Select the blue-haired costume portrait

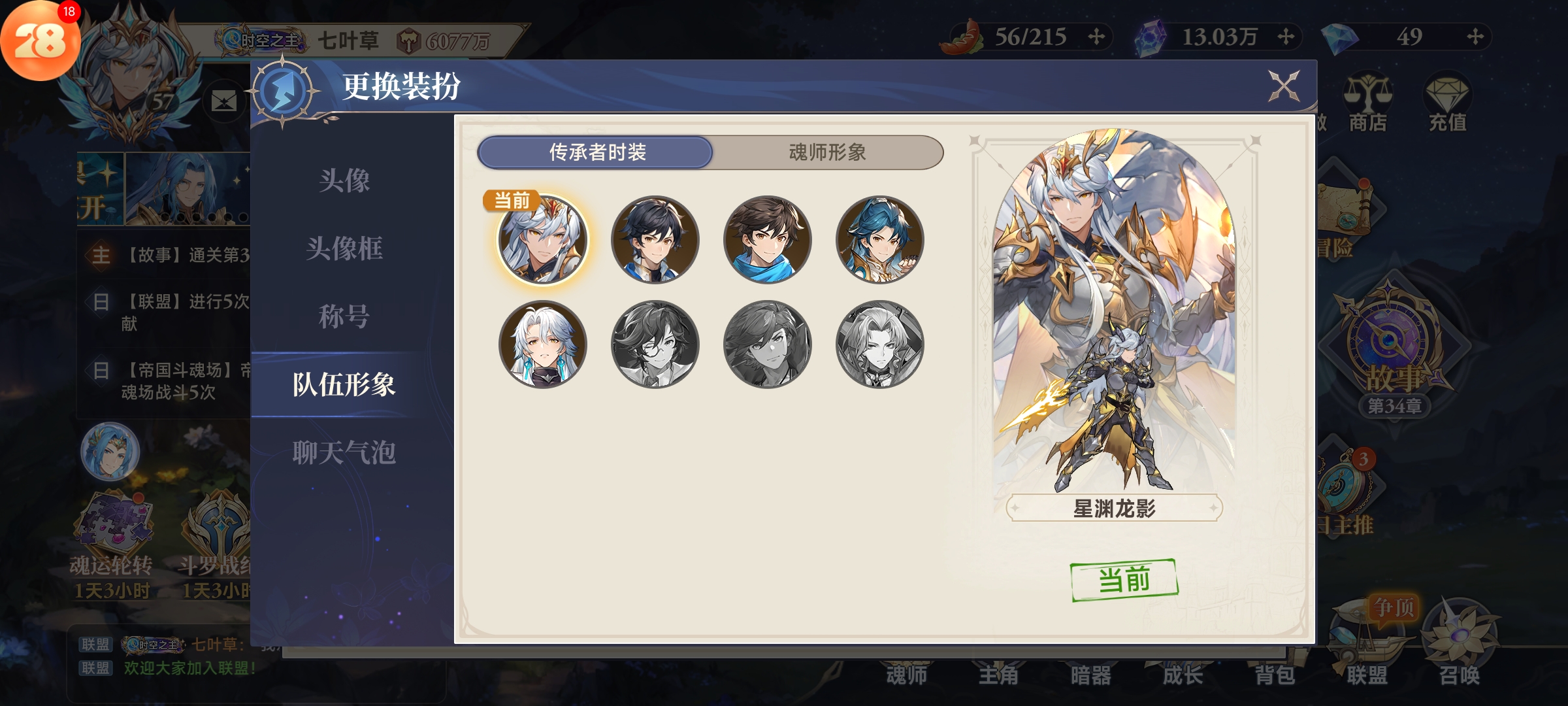879,240
